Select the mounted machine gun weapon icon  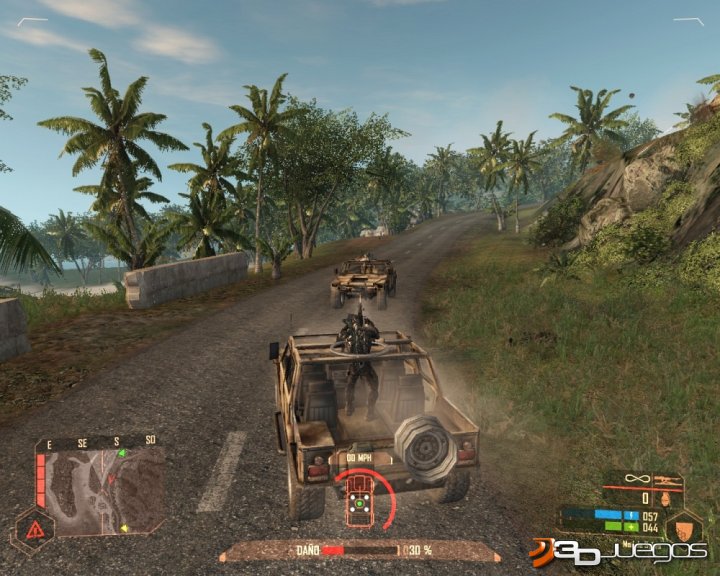pos(667,481)
